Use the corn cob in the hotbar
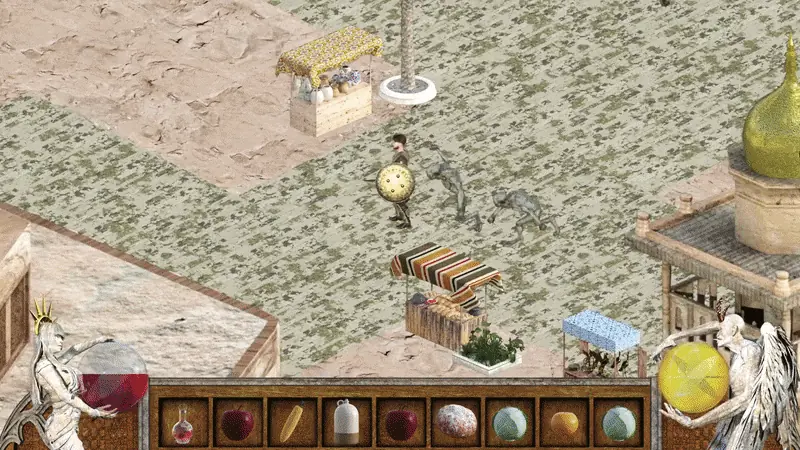800x450 pixels. click(292, 423)
